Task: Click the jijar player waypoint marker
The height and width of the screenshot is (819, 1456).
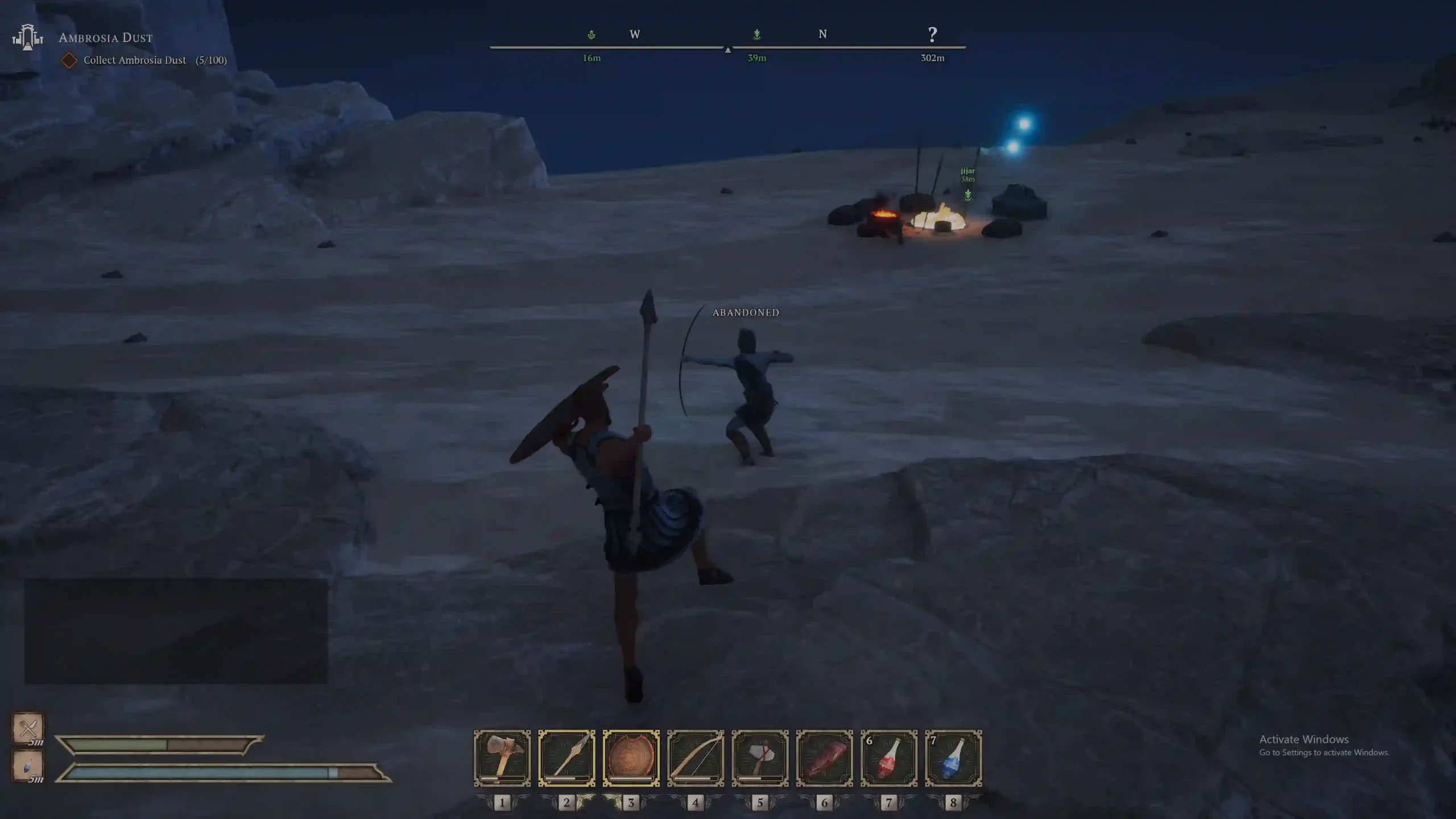Action: tap(968, 195)
